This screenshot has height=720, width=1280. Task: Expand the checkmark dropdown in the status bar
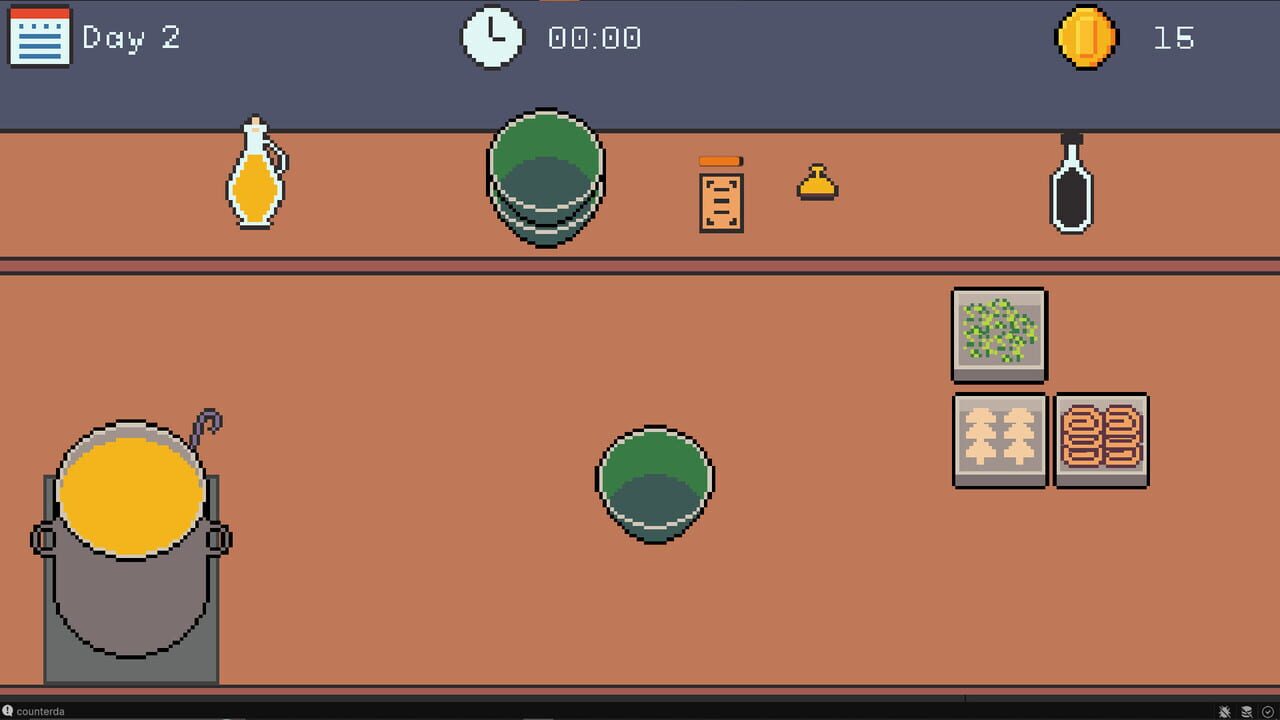(x=1267, y=711)
